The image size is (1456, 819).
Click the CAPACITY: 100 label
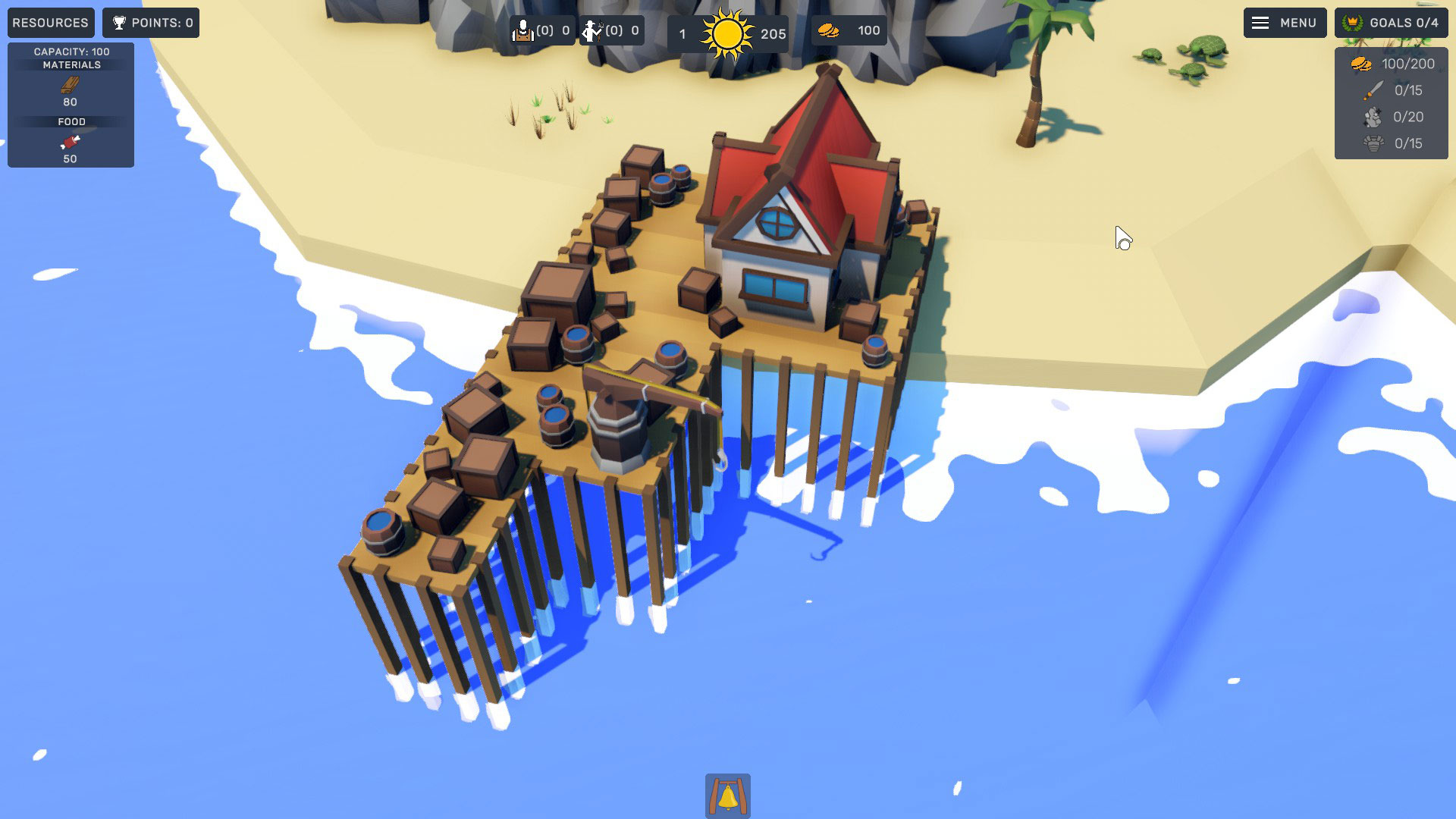pyautogui.click(x=71, y=52)
